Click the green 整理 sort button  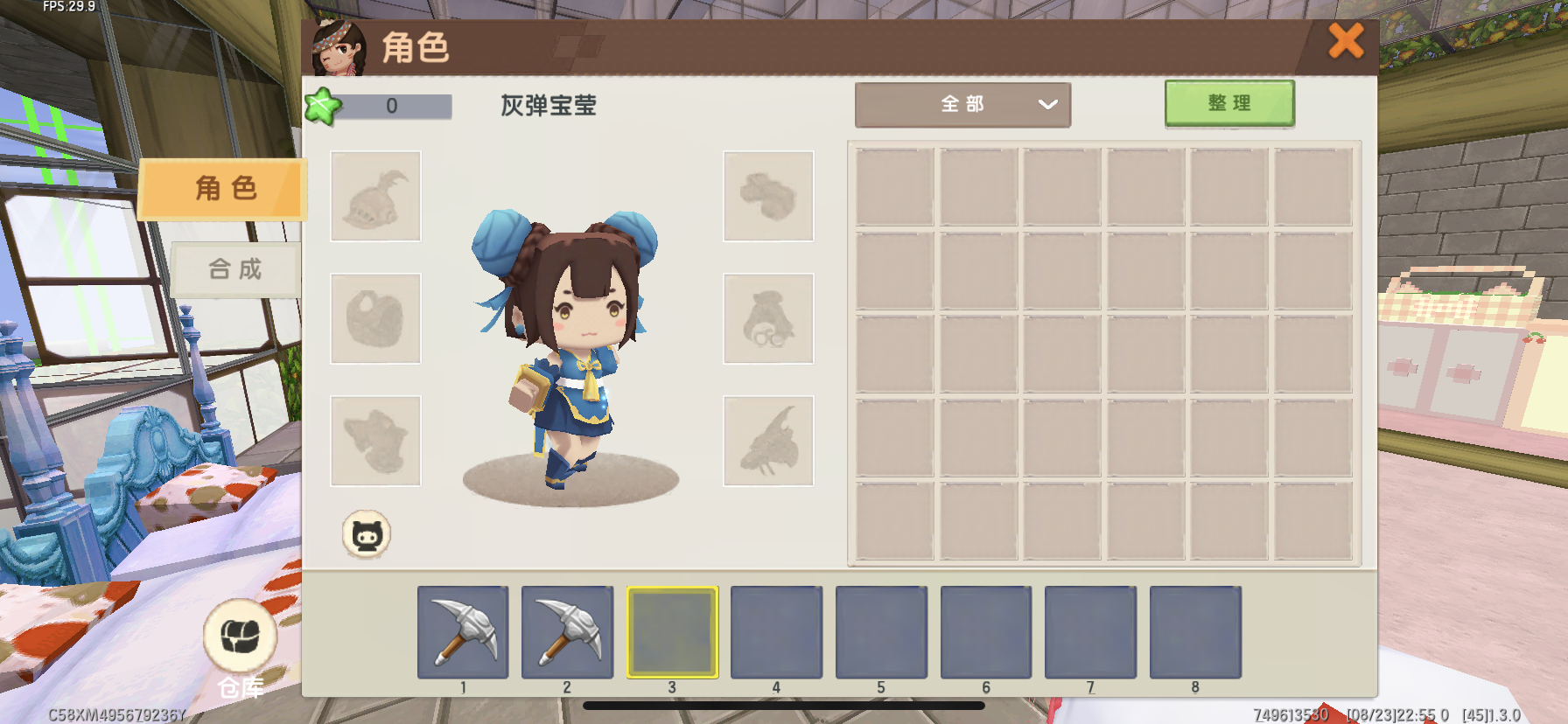pos(1228,104)
